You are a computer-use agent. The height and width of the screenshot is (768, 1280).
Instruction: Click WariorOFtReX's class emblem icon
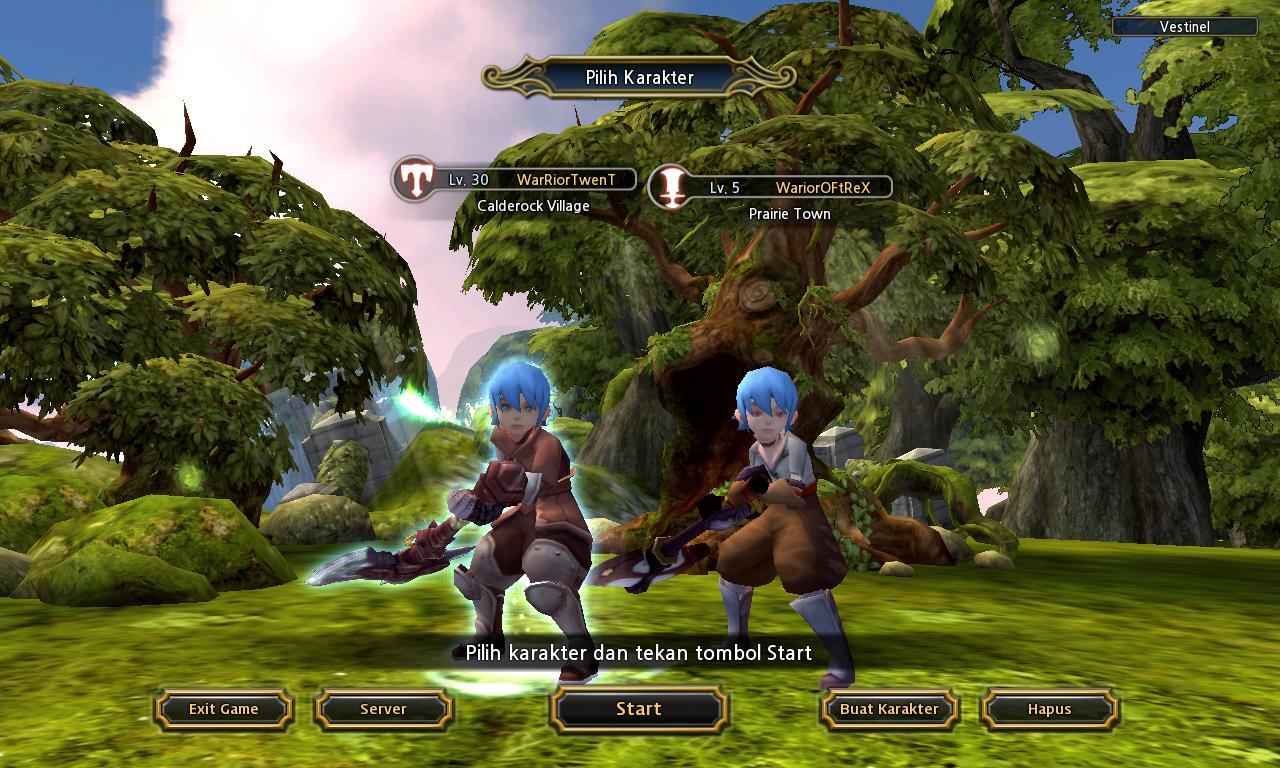point(673,186)
